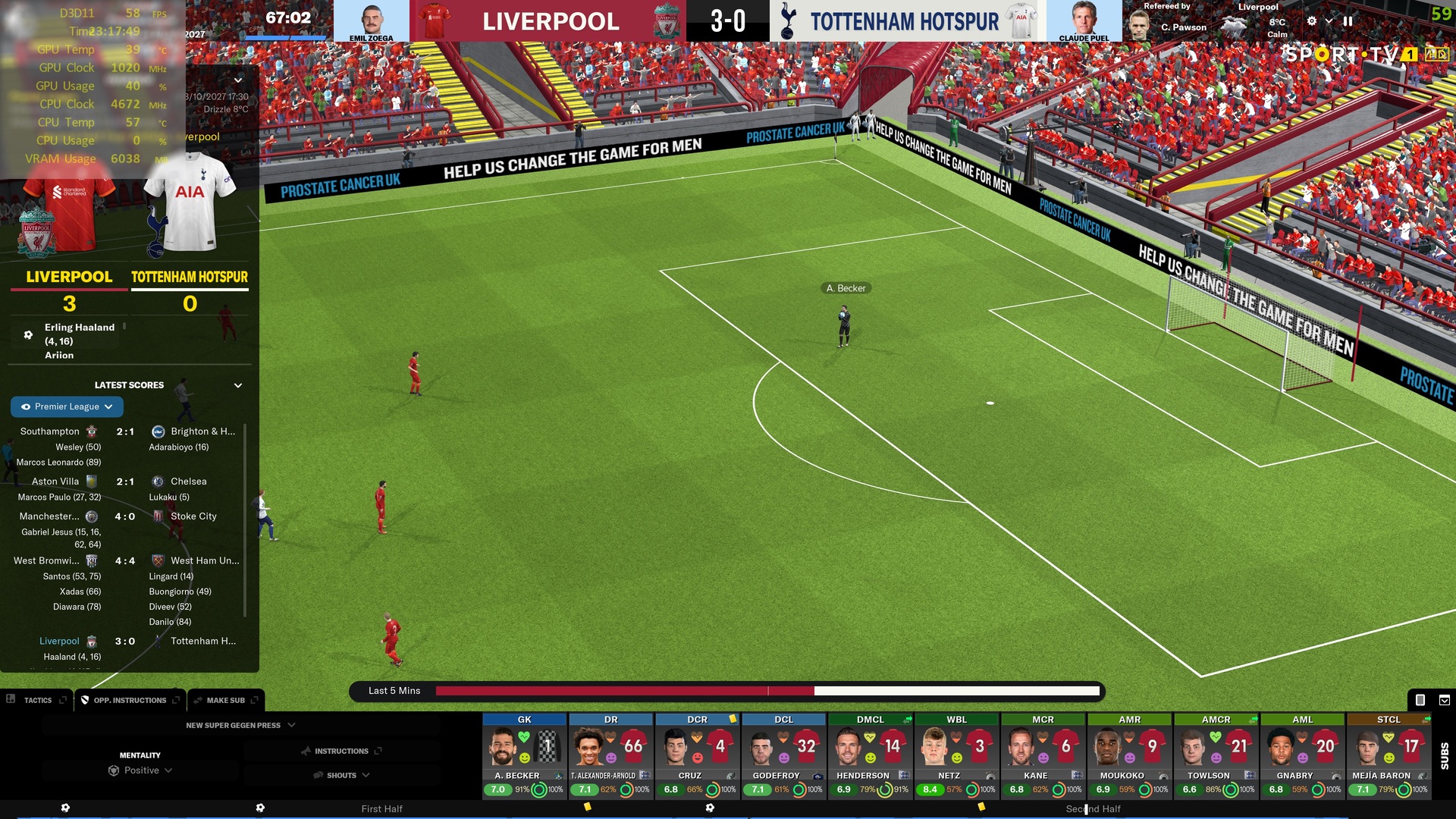Pause the match with the pause button
This screenshot has height=819, width=1456.
[x=1348, y=21]
